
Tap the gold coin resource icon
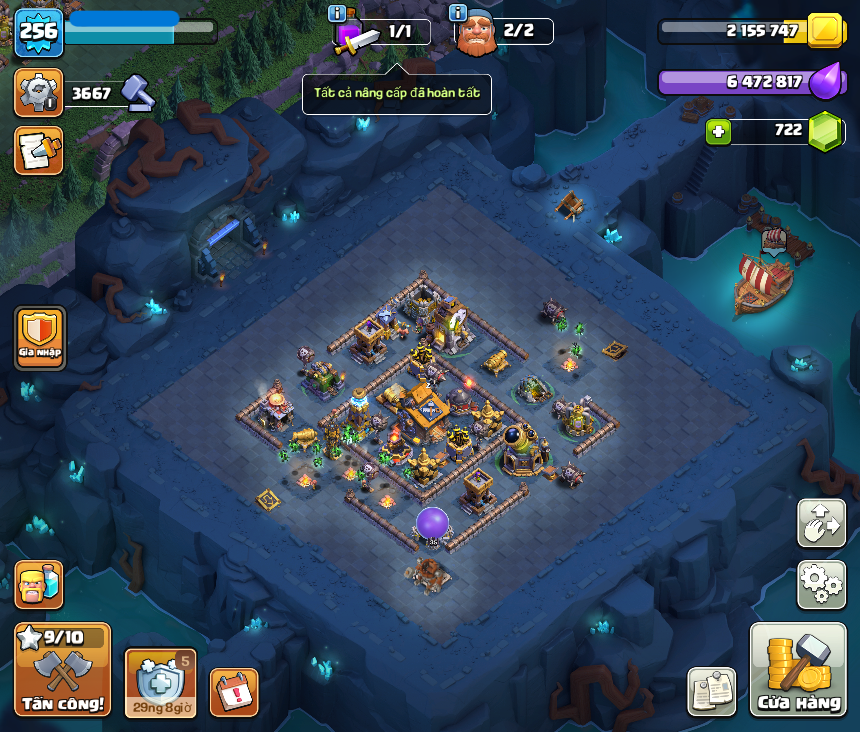(825, 31)
